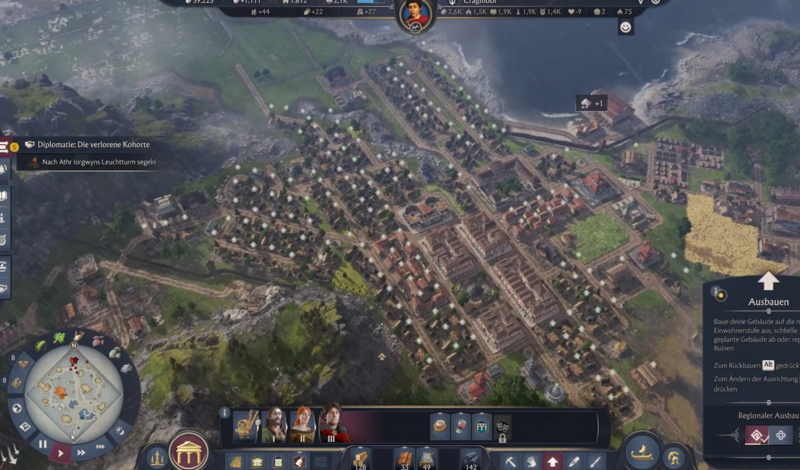Switch to triple fast-forward speed
The height and width of the screenshot is (470, 800).
point(103,445)
